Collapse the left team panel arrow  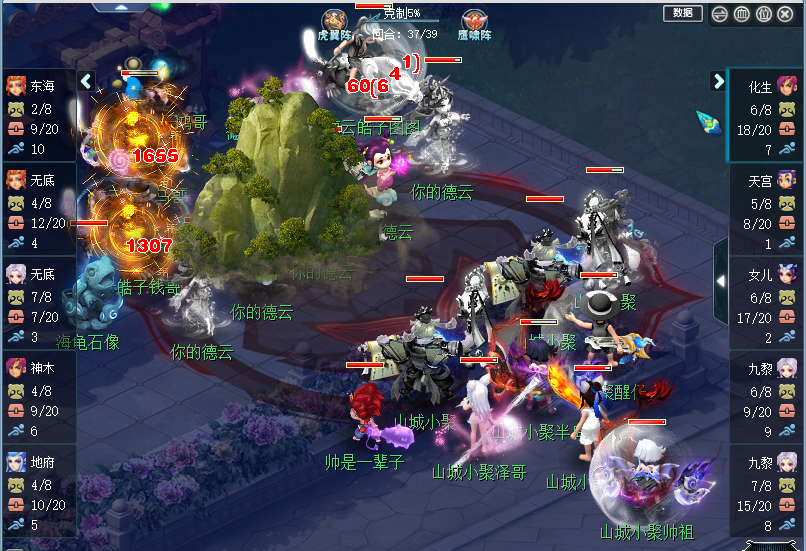click(86, 81)
